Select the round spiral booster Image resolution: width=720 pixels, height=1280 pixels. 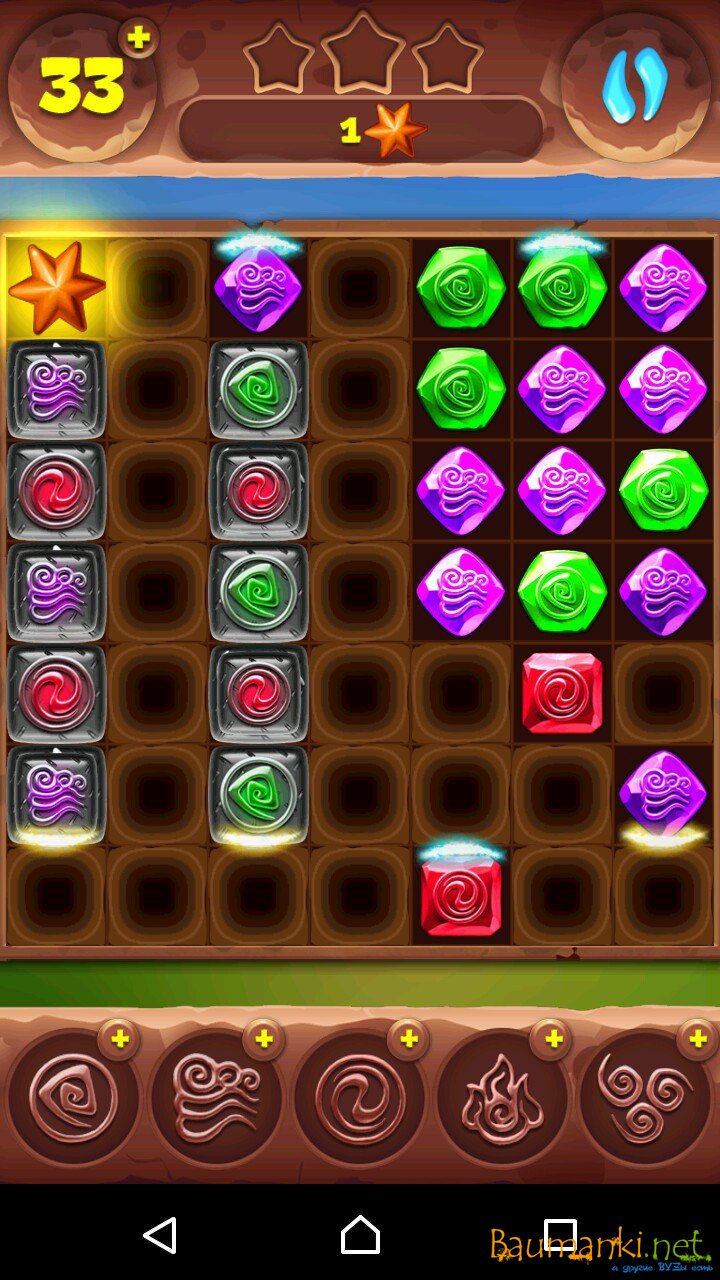pyautogui.click(x=359, y=1099)
